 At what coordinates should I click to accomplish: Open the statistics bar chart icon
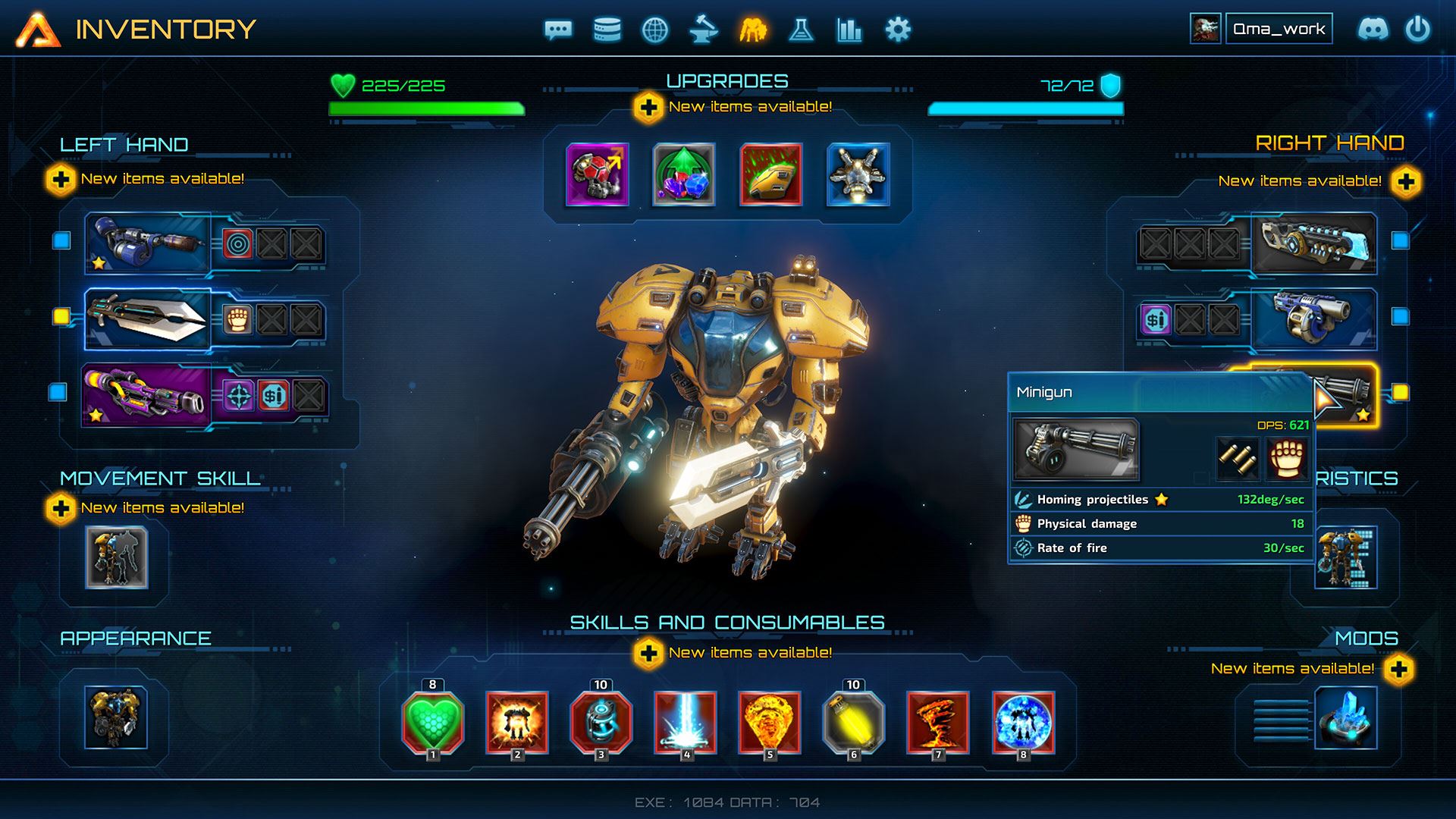849,30
